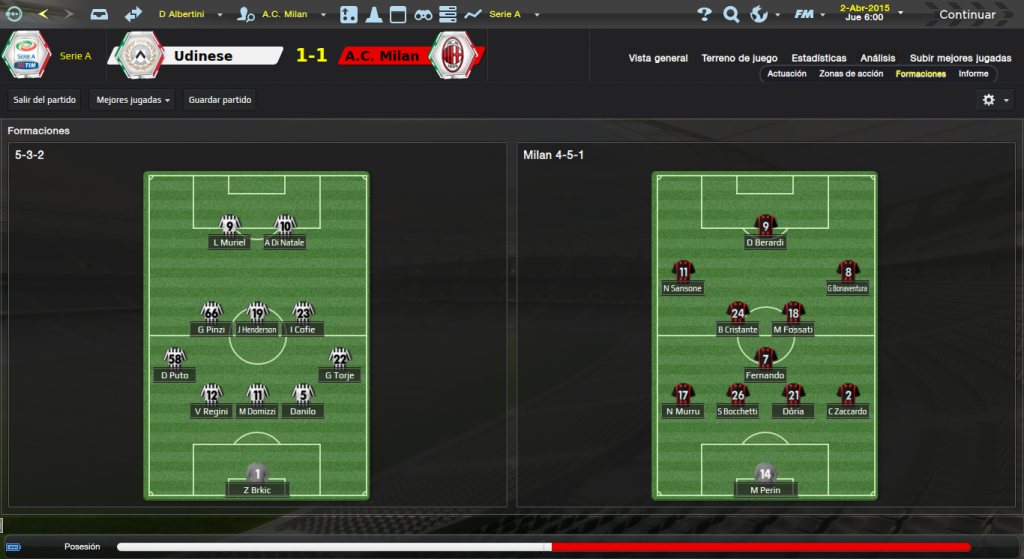Switch to Actuación sub-tab
This screenshot has height=559, width=1024.
pos(787,74)
